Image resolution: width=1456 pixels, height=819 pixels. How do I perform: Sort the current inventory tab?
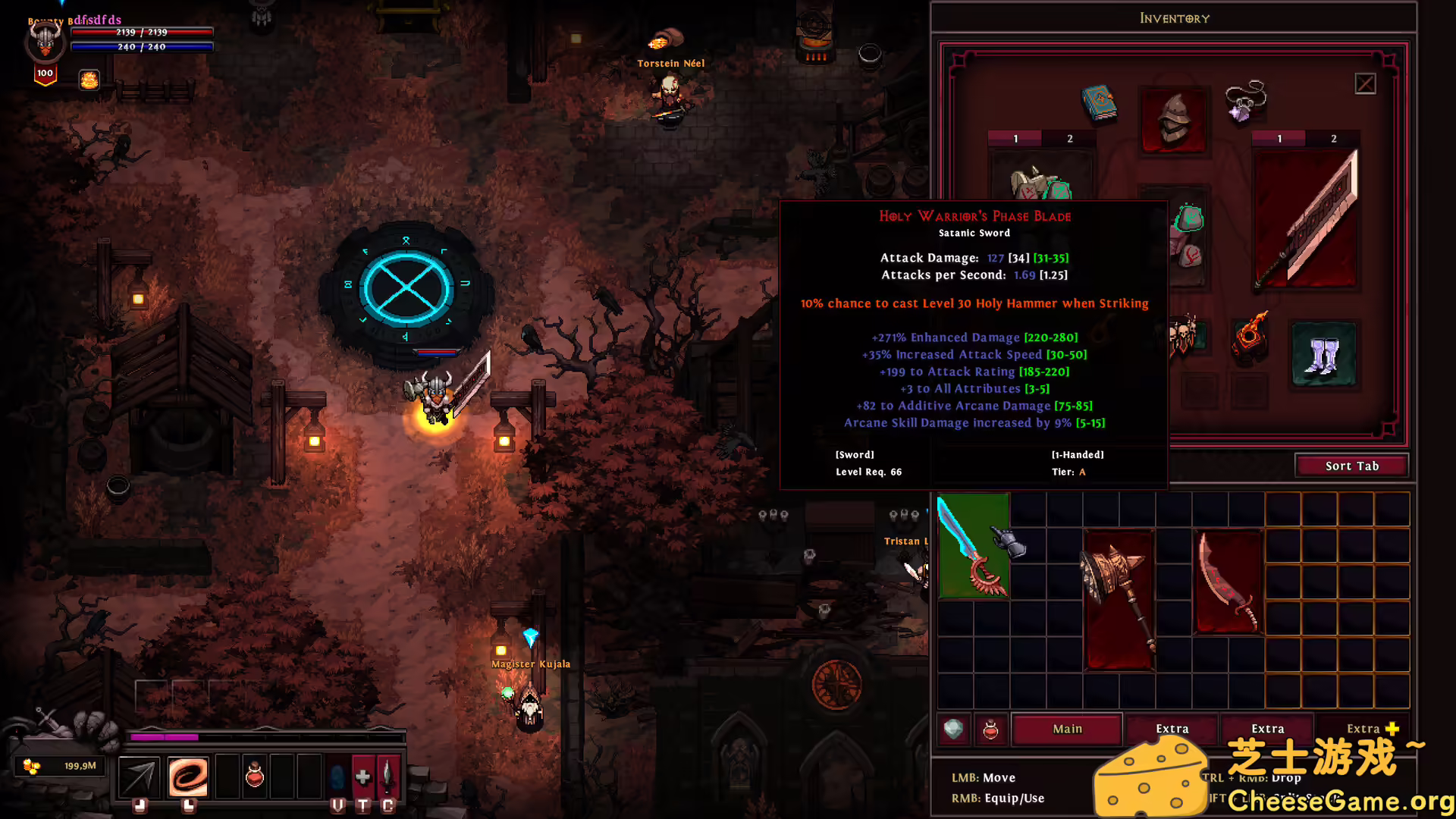coord(1351,466)
